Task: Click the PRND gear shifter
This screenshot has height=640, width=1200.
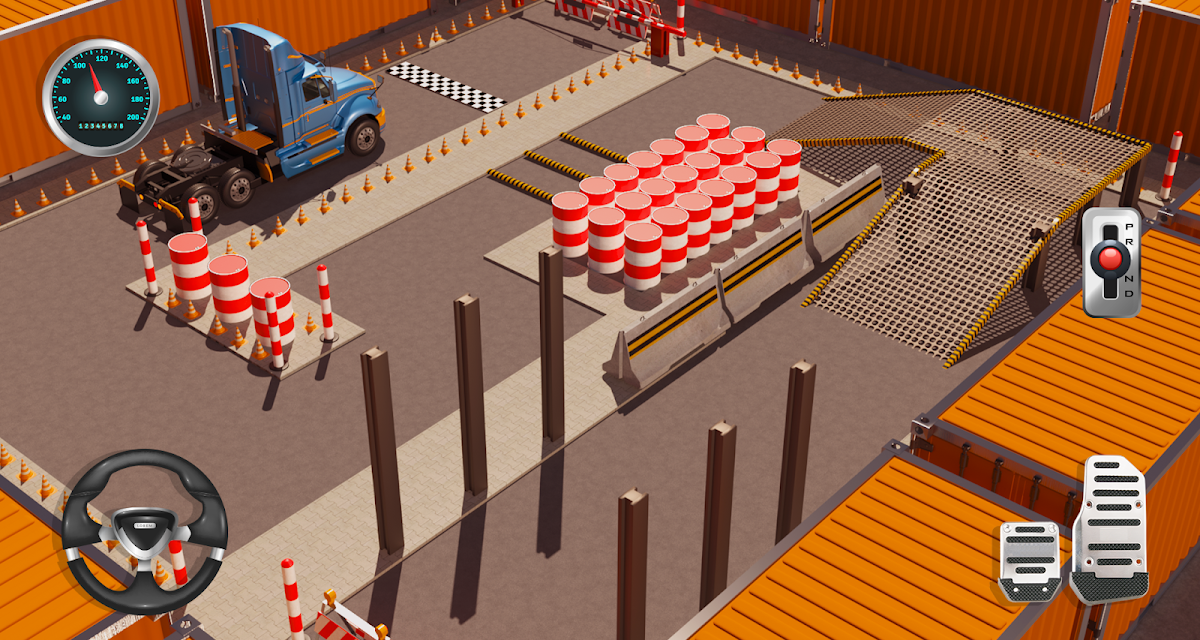Action: [x=1111, y=262]
